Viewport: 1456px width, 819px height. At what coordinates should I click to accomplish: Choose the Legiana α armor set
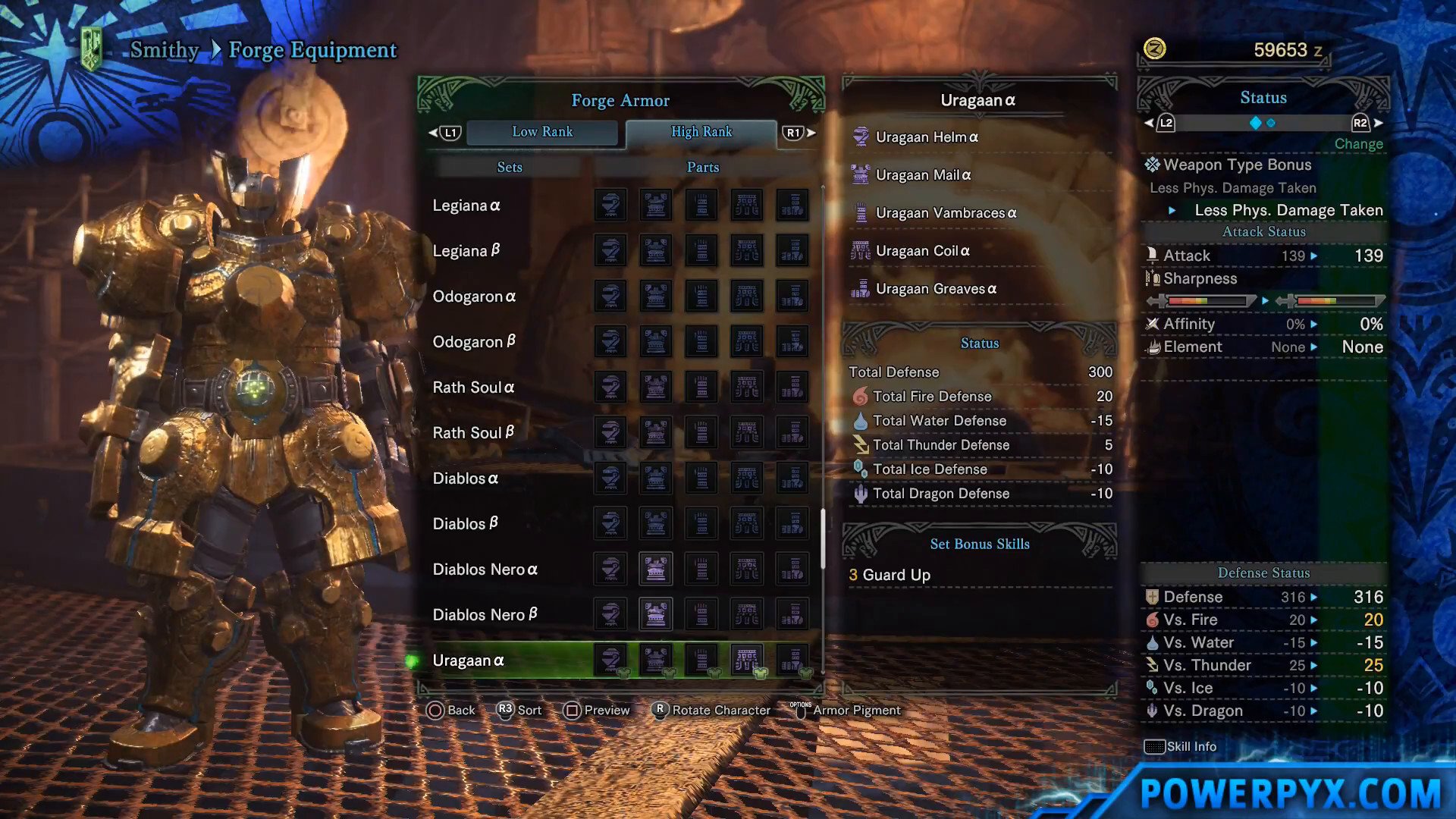[x=466, y=206]
